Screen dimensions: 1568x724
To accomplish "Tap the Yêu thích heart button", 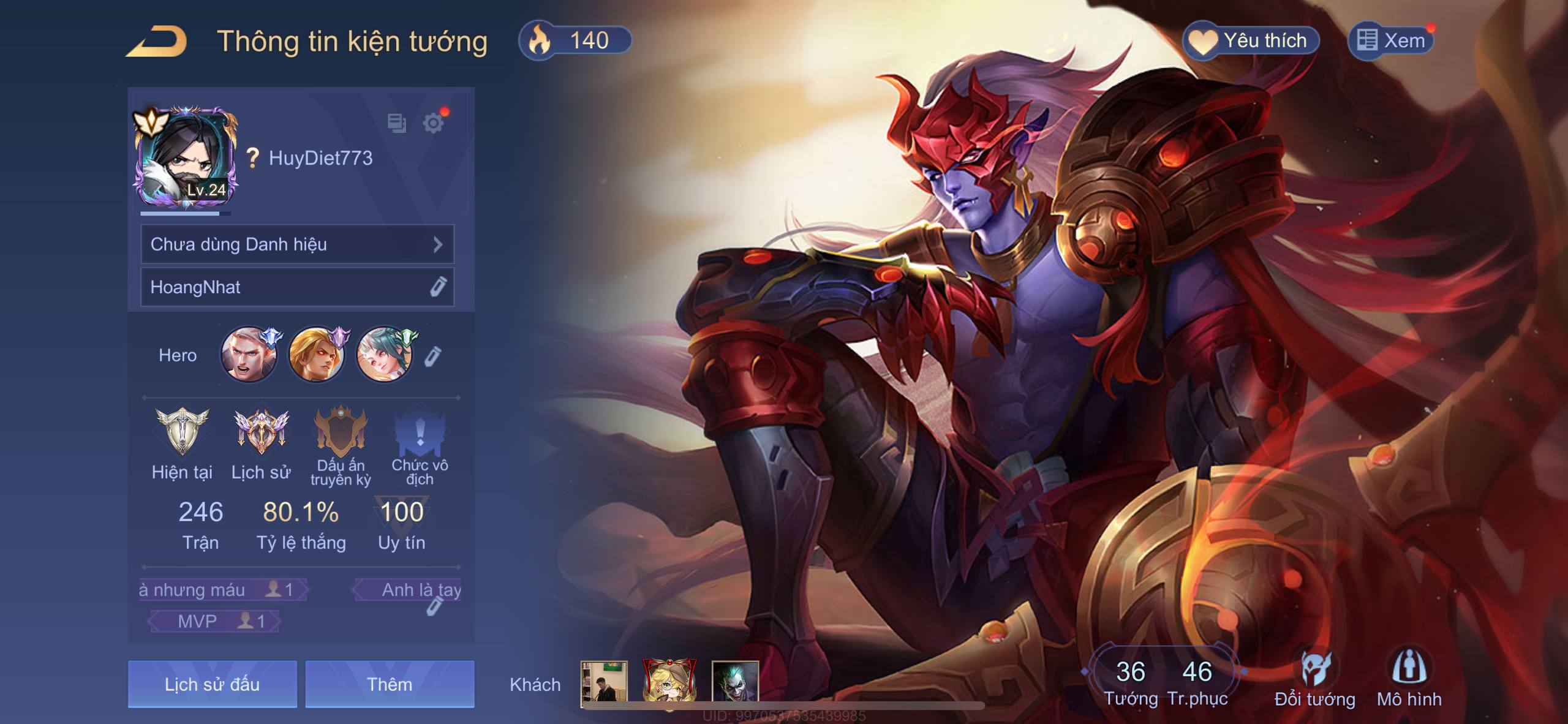I will (x=1251, y=41).
